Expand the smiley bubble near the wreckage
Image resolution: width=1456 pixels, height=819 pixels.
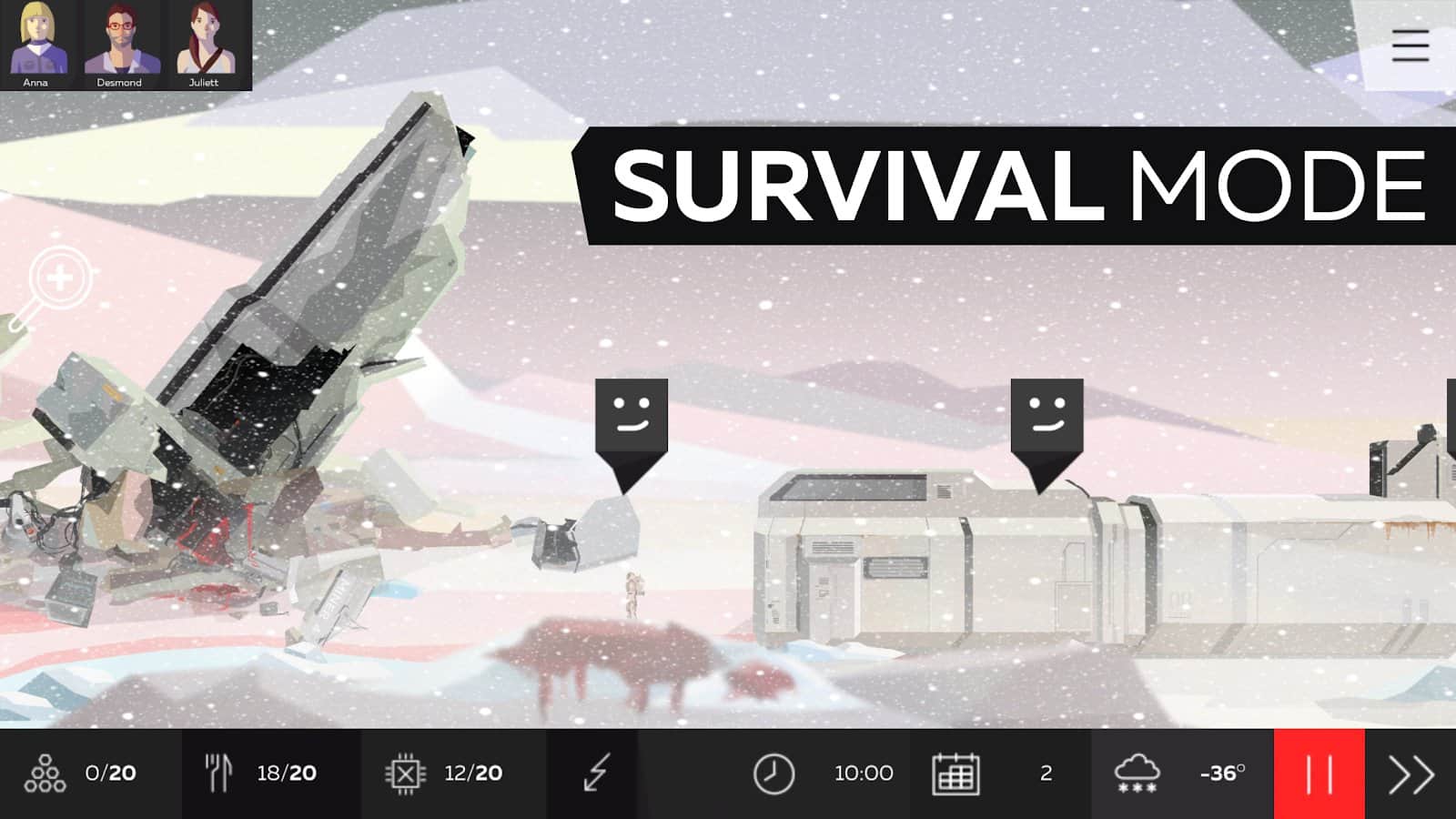point(631,414)
